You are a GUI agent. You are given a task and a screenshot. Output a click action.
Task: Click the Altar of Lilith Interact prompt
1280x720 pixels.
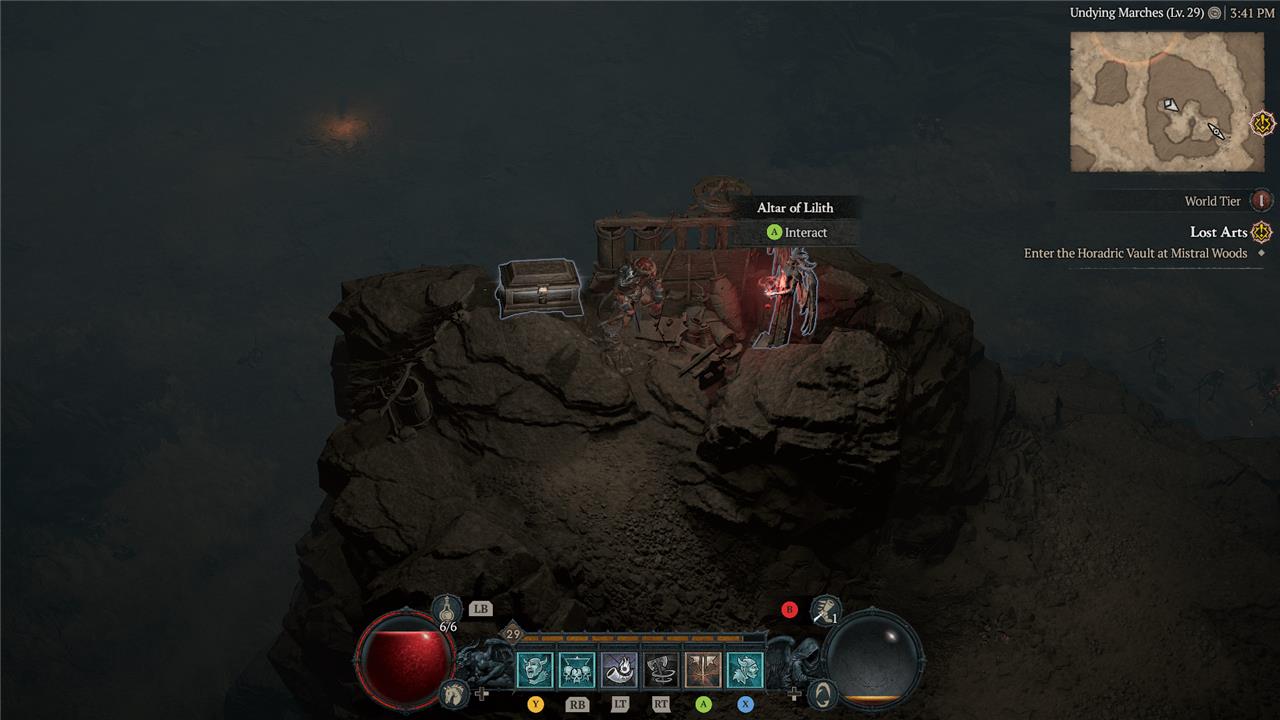(x=797, y=233)
